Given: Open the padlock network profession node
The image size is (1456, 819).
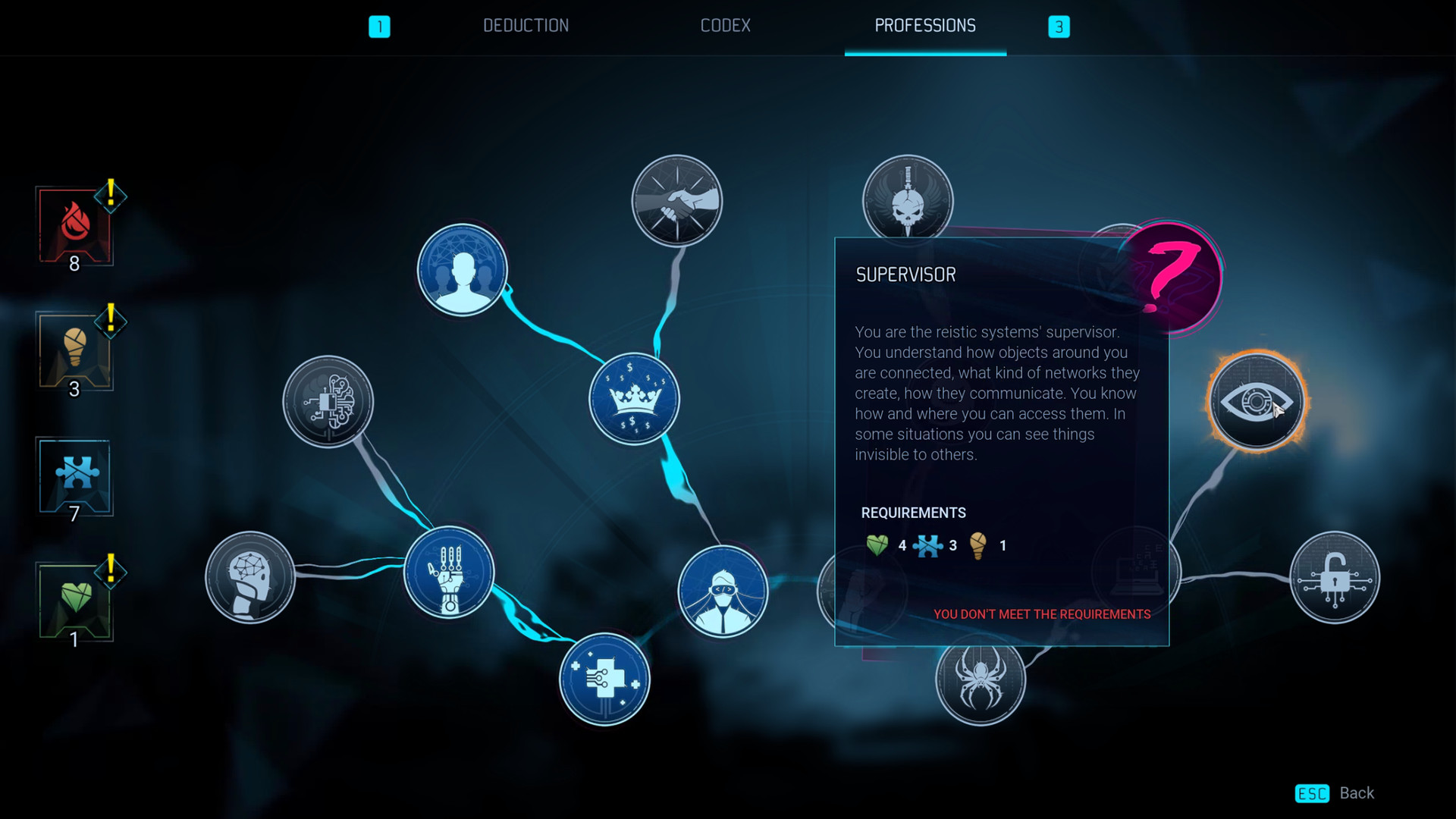Looking at the screenshot, I should coord(1335,578).
